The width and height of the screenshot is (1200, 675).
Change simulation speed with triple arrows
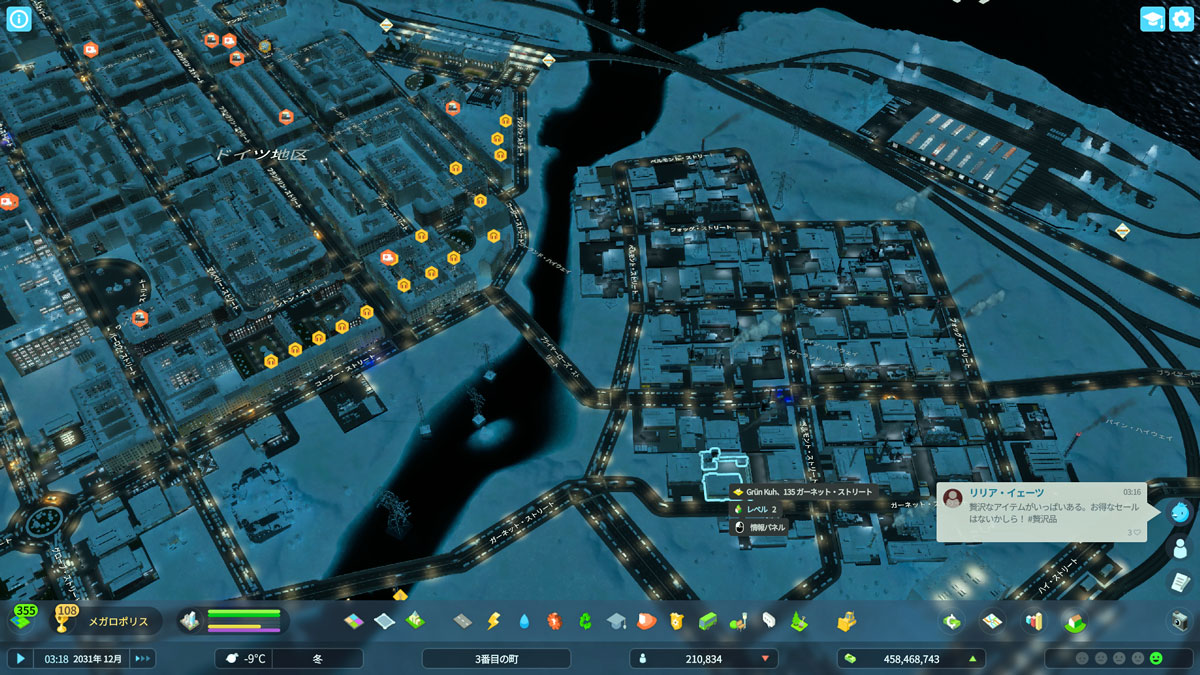(143, 658)
